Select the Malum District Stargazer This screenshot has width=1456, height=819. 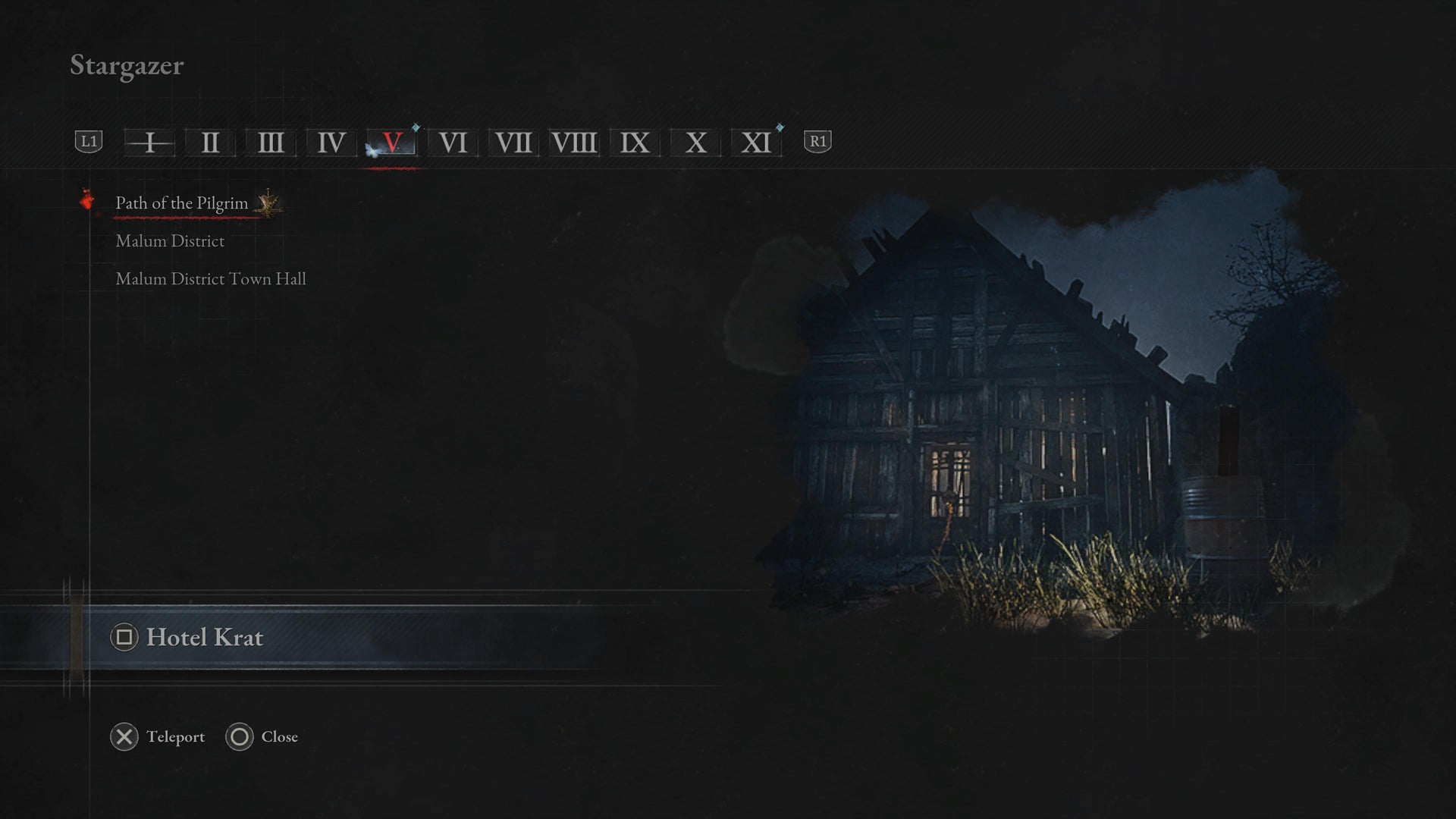170,241
